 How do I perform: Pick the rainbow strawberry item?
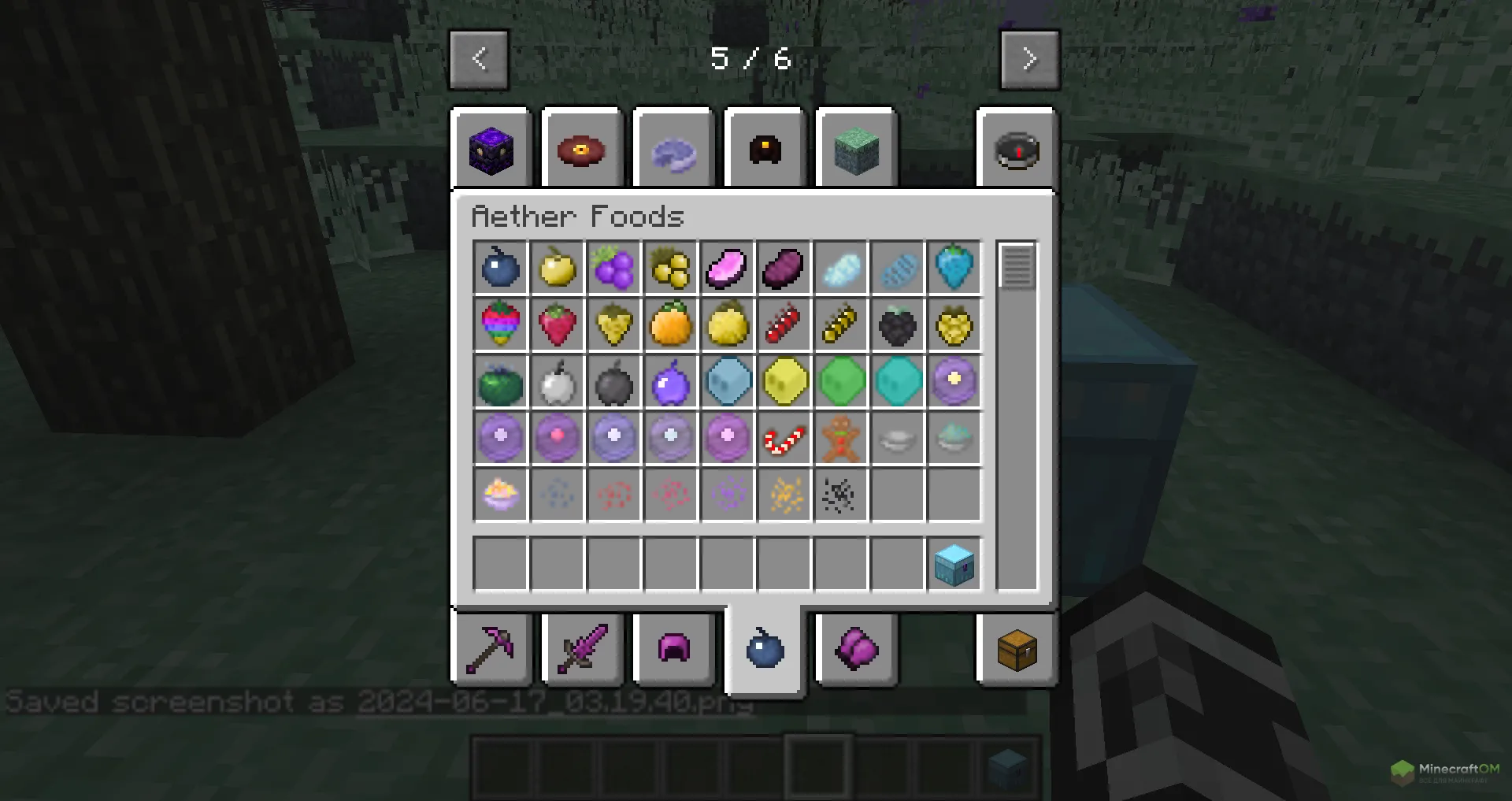pyautogui.click(x=501, y=324)
